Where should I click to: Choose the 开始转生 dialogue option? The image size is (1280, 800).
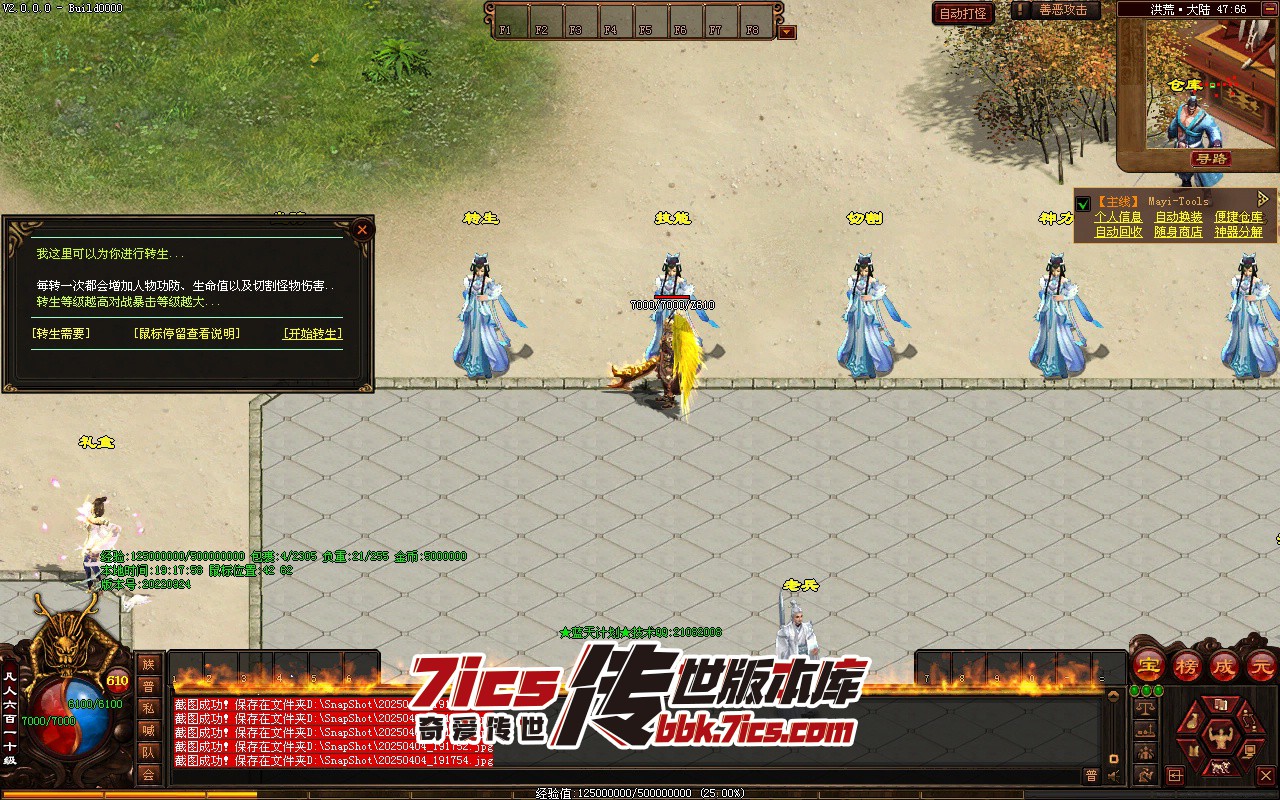312,334
